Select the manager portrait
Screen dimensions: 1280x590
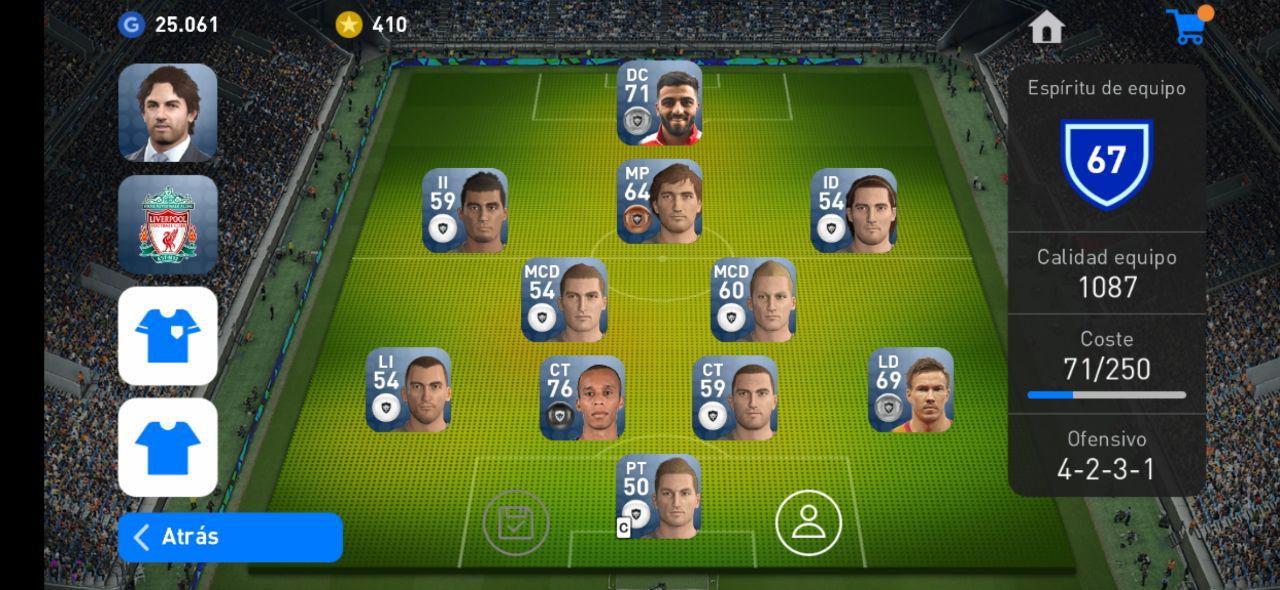(x=168, y=112)
